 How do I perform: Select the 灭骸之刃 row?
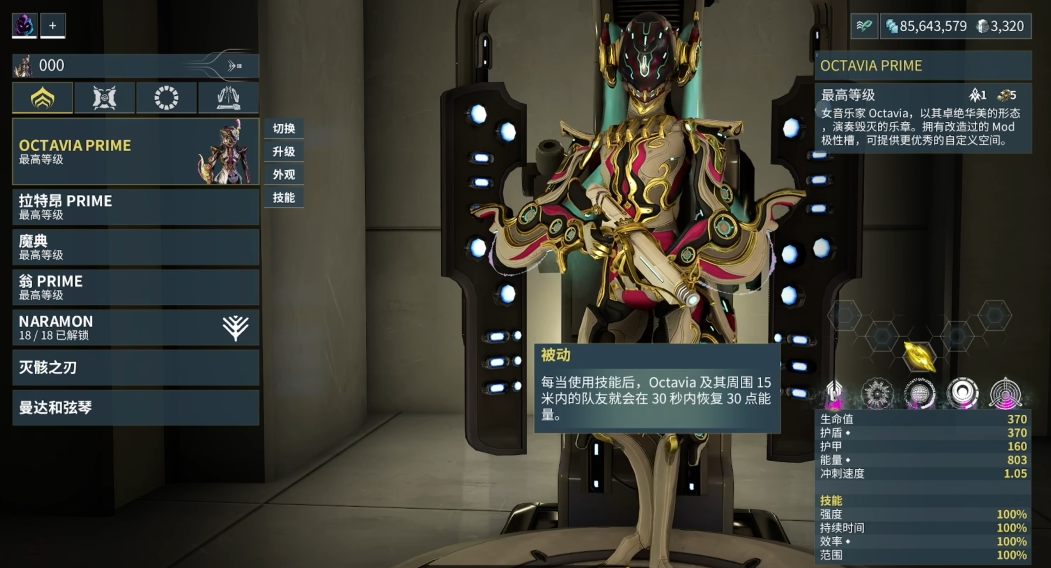tap(135, 367)
